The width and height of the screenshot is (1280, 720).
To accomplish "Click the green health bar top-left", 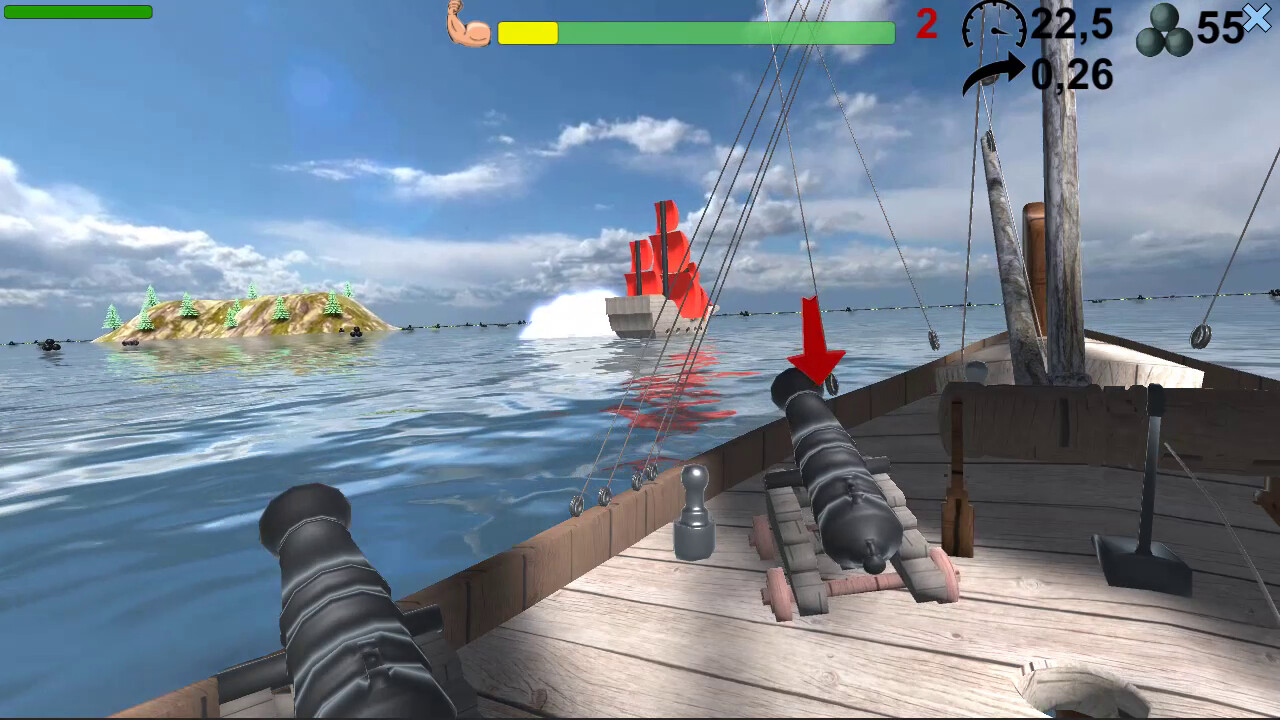I will 78,14.
